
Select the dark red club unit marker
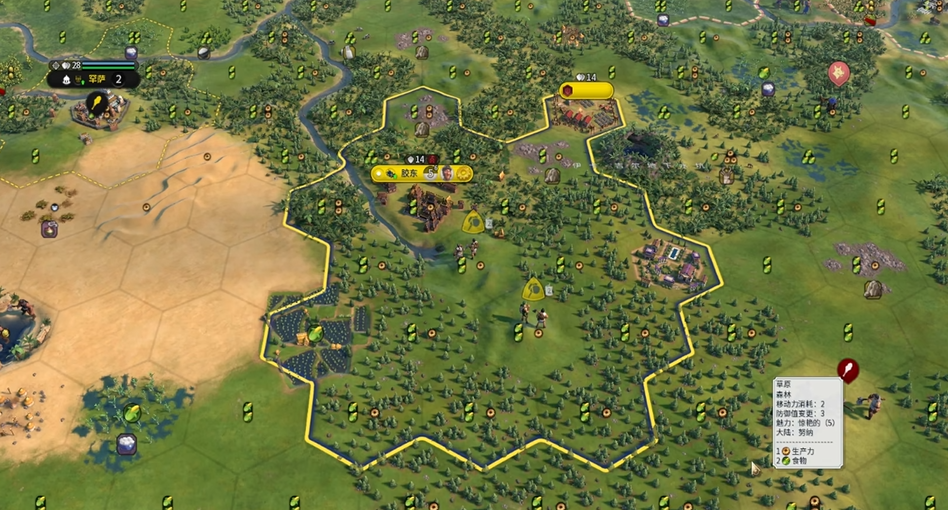click(x=849, y=370)
